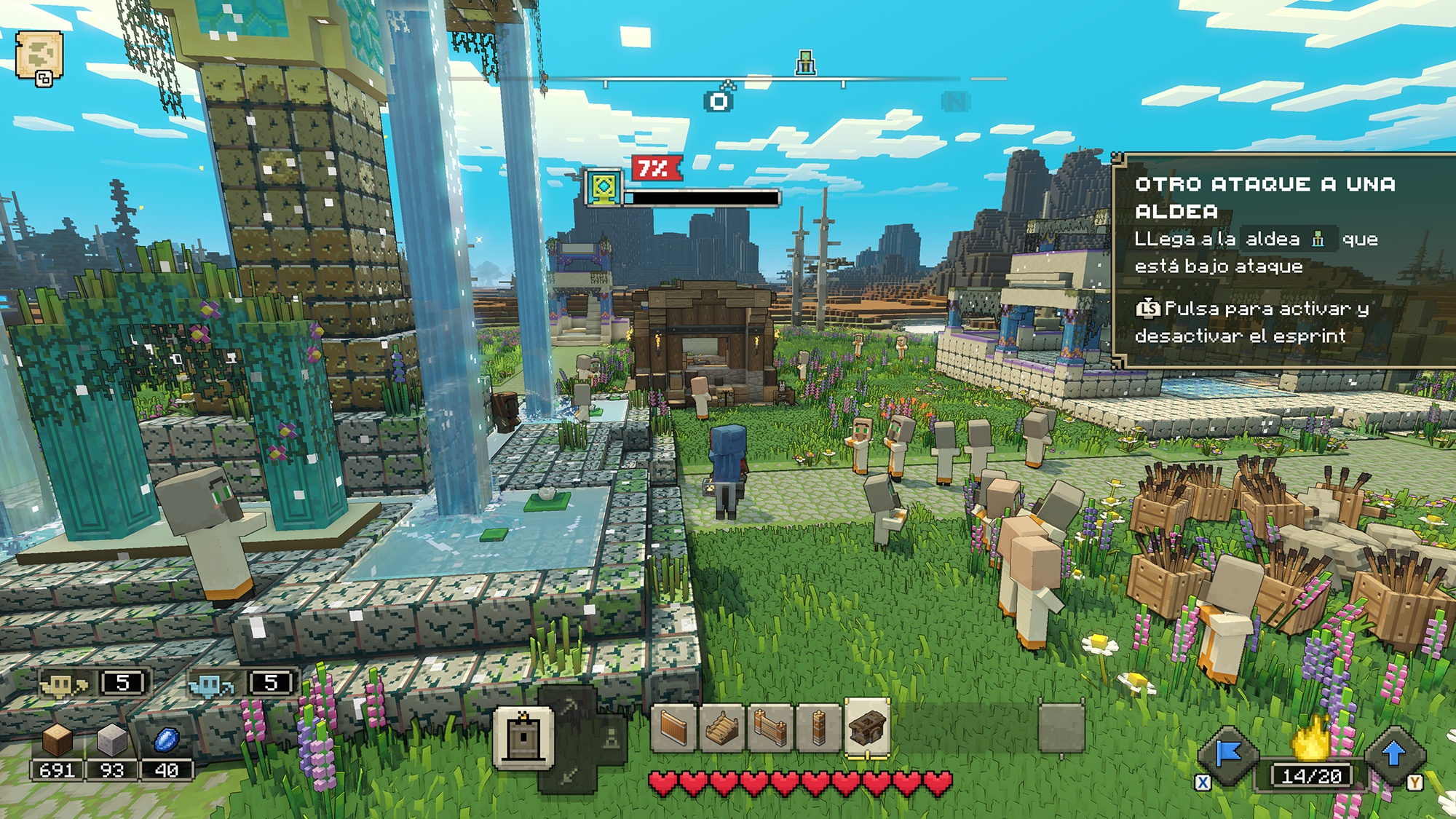Click the blue lapis resource icon

[167, 742]
